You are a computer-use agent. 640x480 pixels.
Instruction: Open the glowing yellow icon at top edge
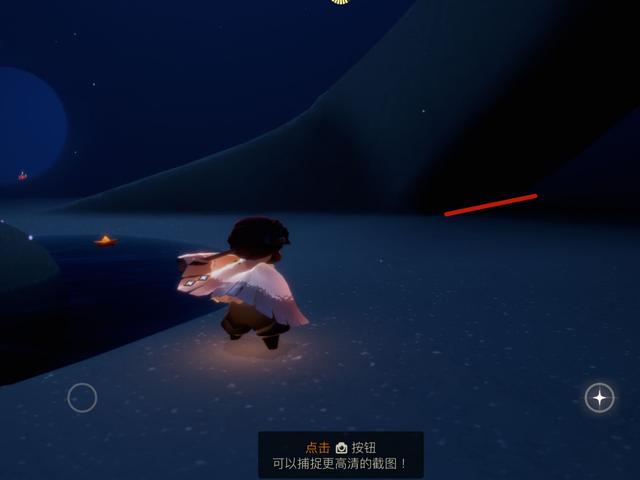click(x=340, y=2)
